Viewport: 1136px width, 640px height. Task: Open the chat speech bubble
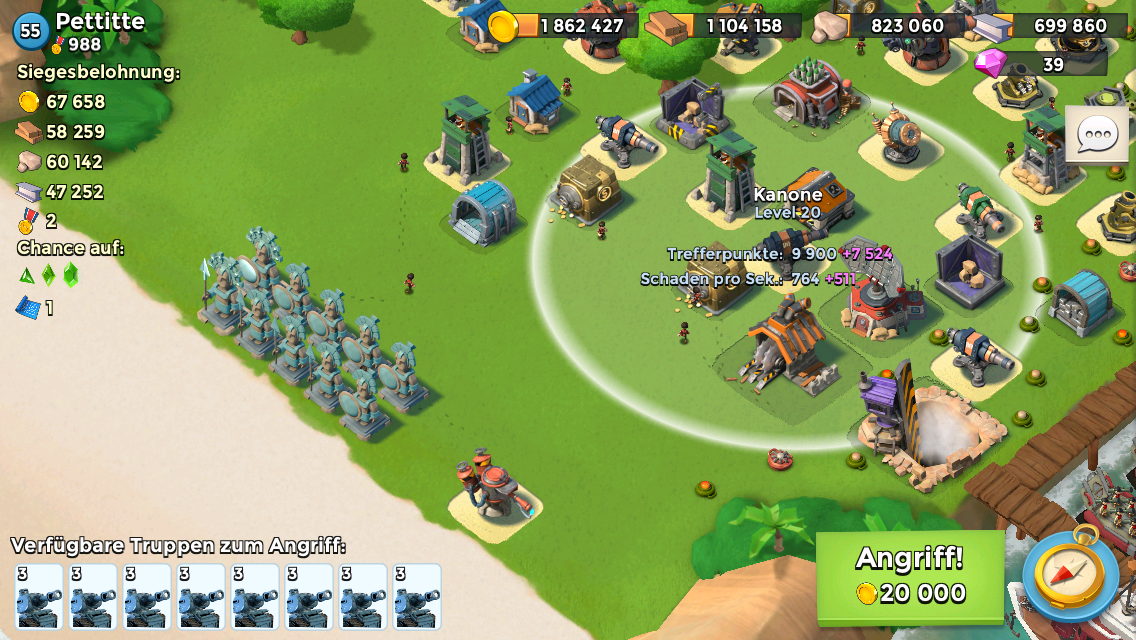1096,134
